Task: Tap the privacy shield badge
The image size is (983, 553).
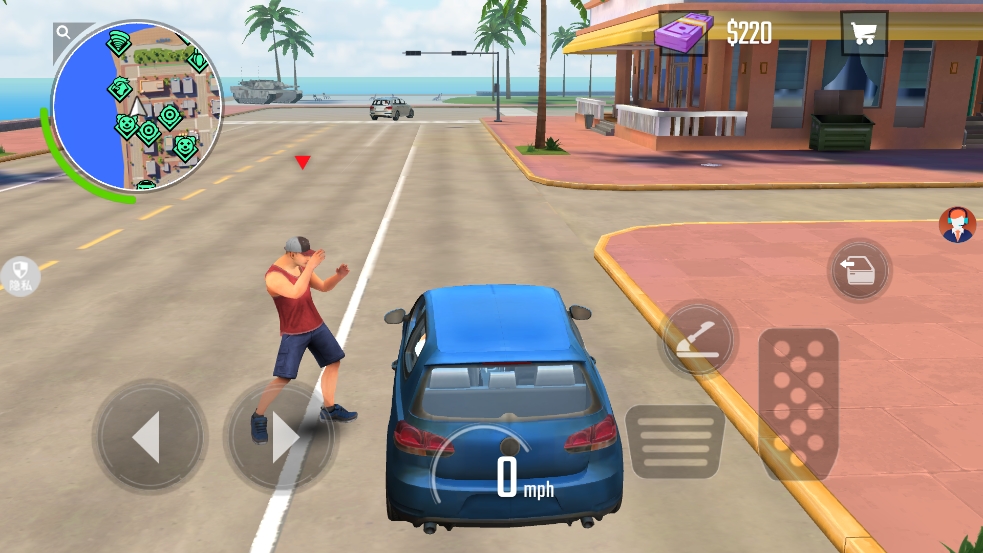Action: tap(20, 276)
